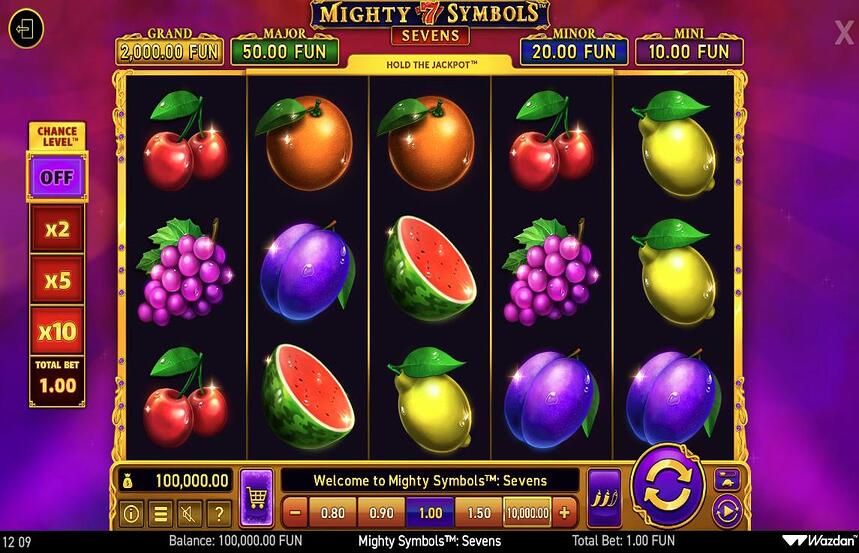859x553 pixels.
Task: Toggle sound with the speaker icon
Action: (x=189, y=514)
